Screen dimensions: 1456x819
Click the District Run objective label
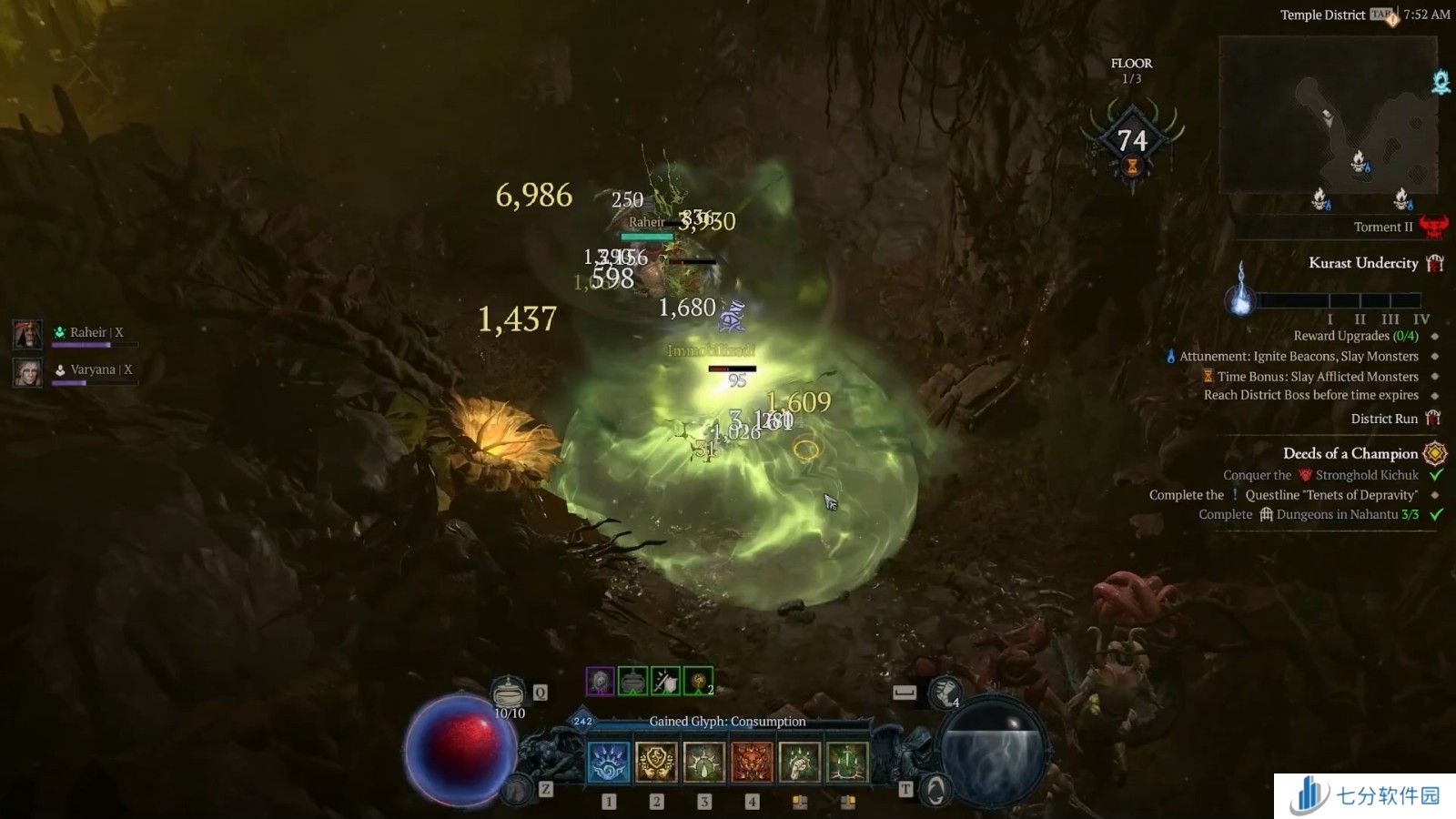(1384, 419)
